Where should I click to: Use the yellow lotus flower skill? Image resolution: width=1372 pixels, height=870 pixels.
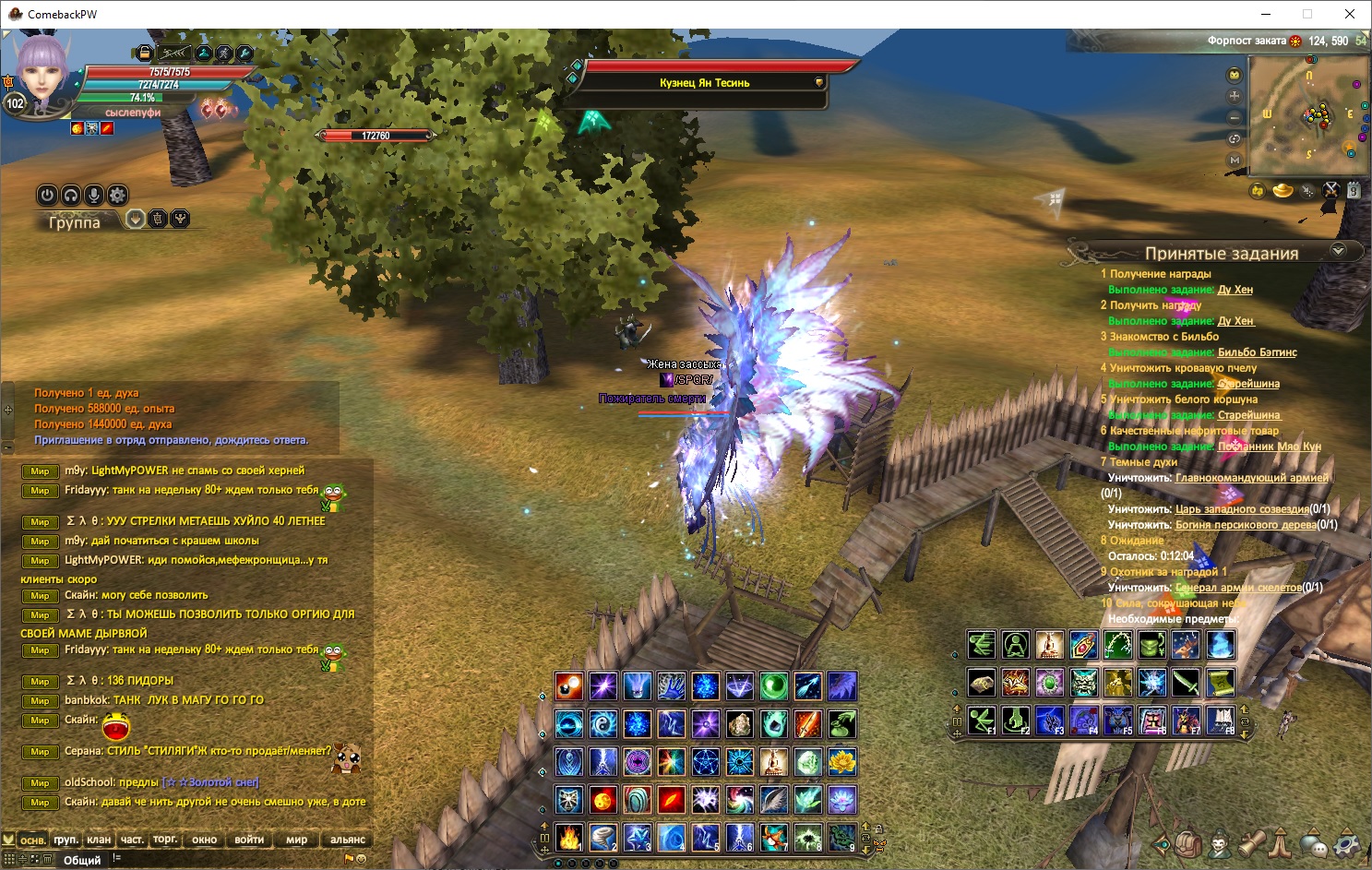click(841, 762)
